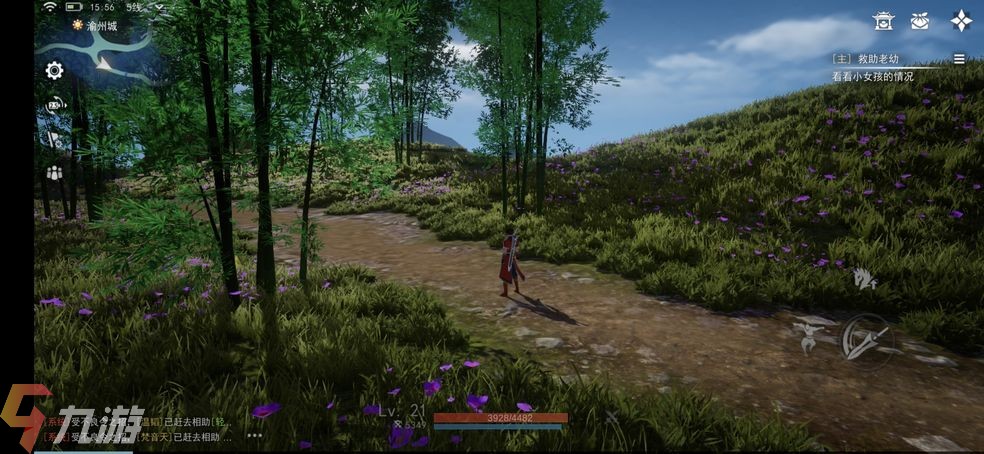Activate the sword attack button
This screenshot has height=454, width=984.
pyautogui.click(x=865, y=338)
